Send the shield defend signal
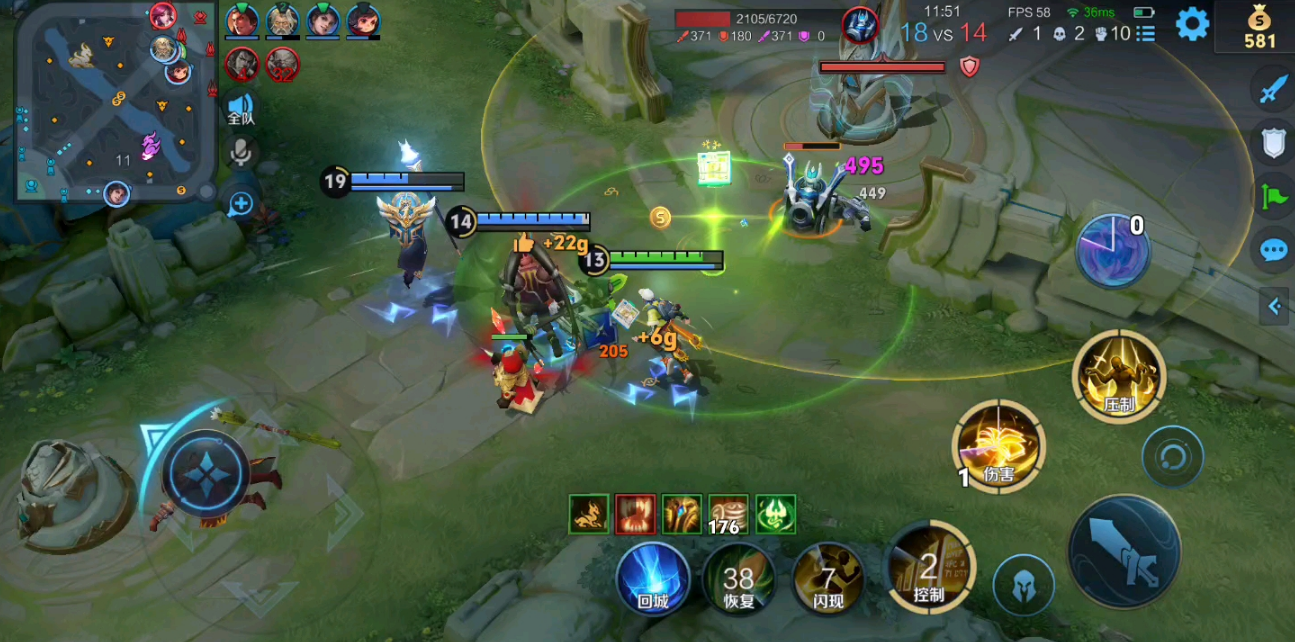This screenshot has height=642, width=1295. [1273, 143]
